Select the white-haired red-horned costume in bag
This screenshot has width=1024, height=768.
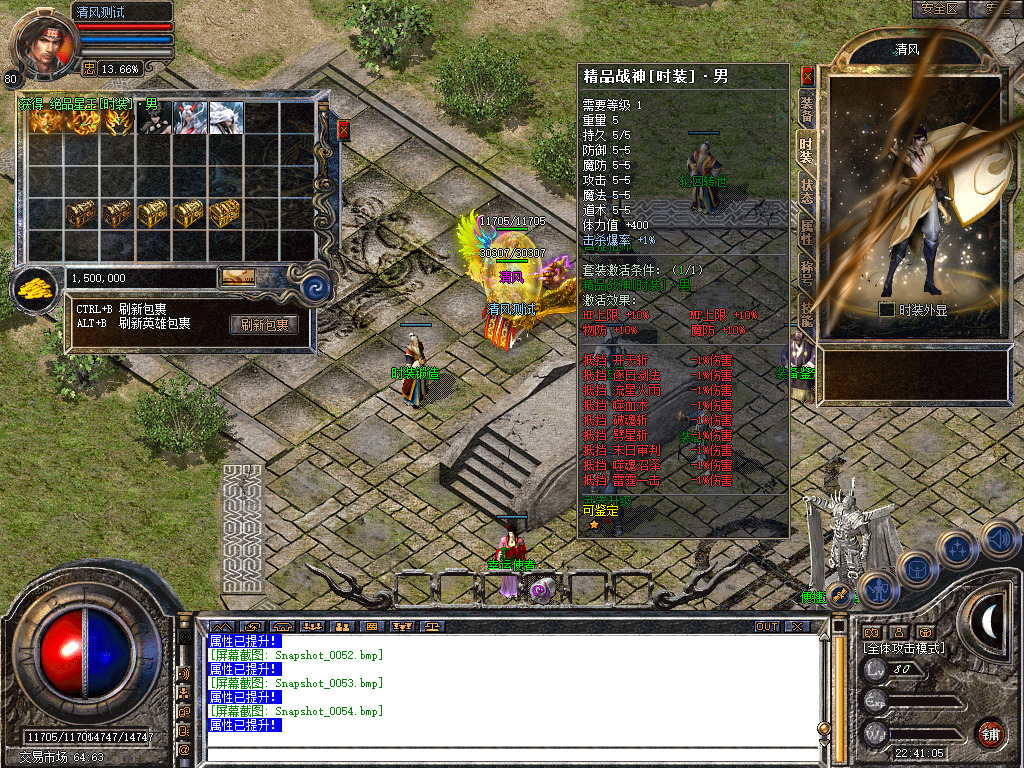[x=191, y=118]
